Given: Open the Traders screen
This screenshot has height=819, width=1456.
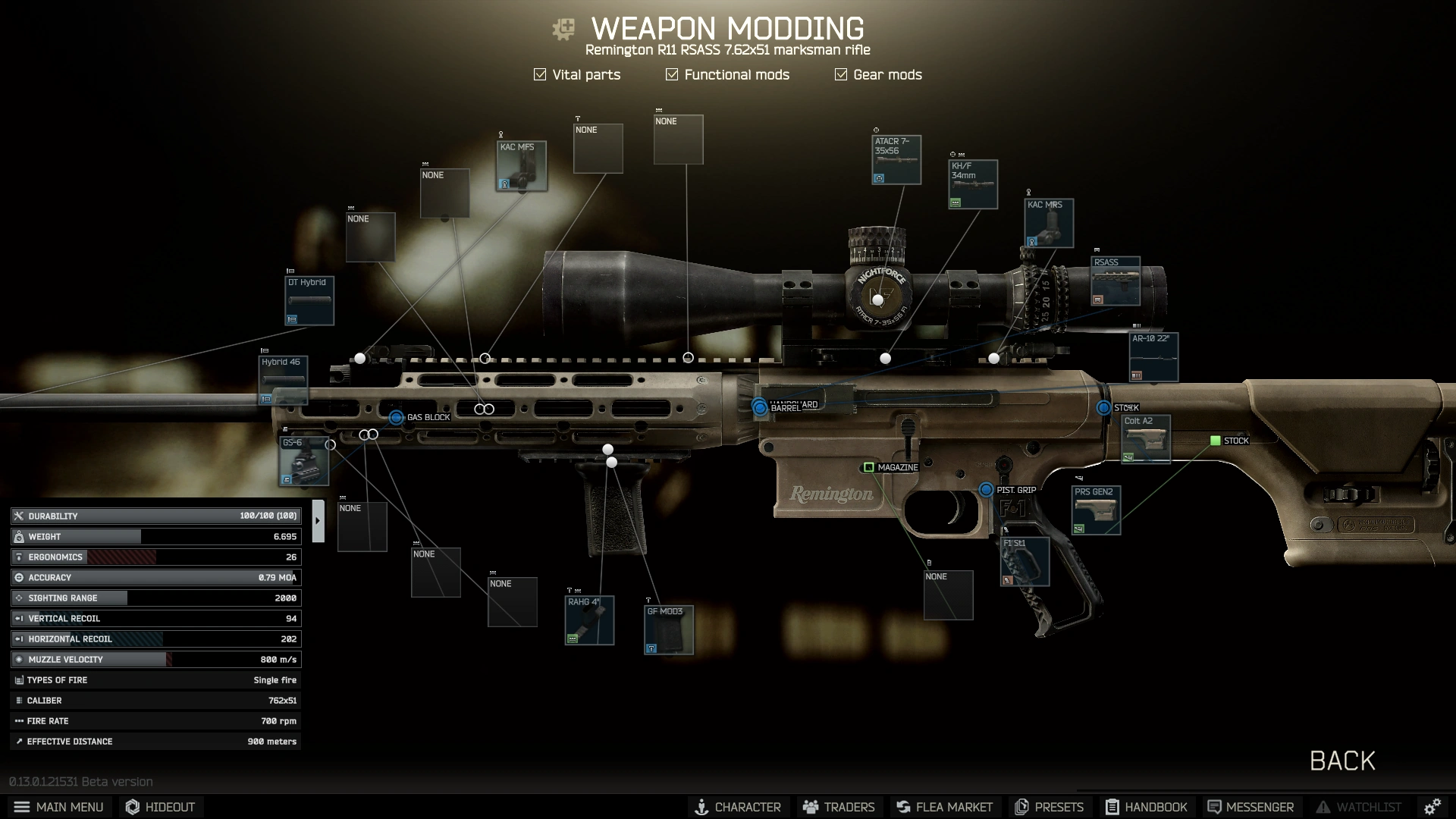Looking at the screenshot, I should coord(839,807).
